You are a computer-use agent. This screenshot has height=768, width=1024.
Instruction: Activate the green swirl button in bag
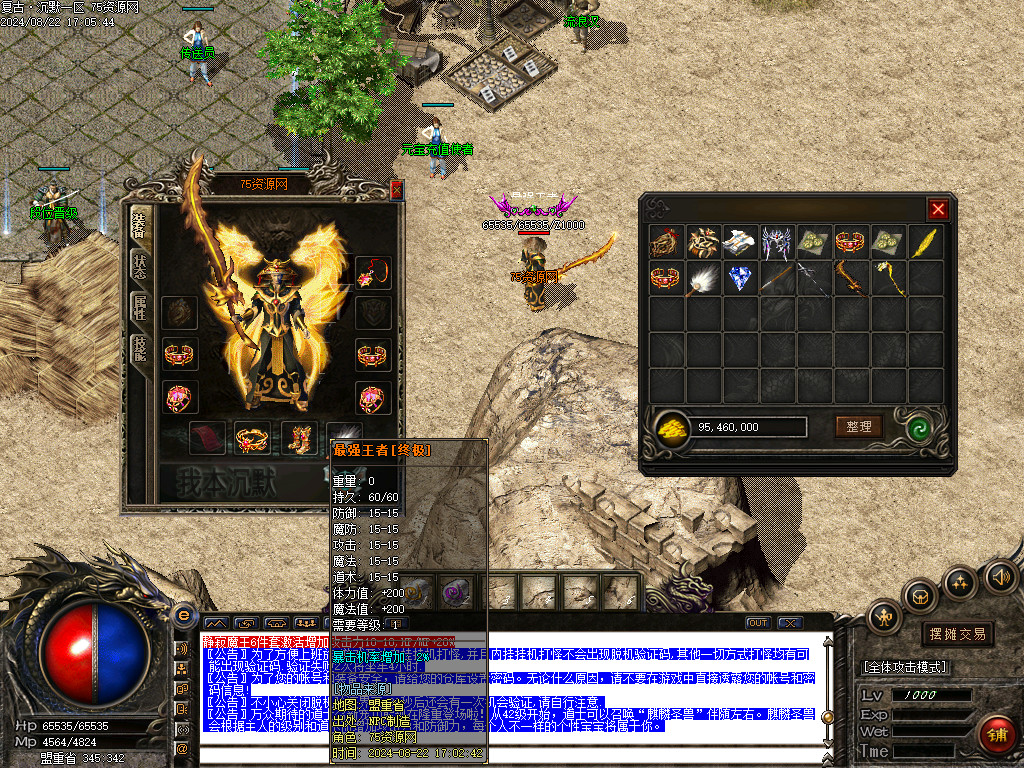918,428
